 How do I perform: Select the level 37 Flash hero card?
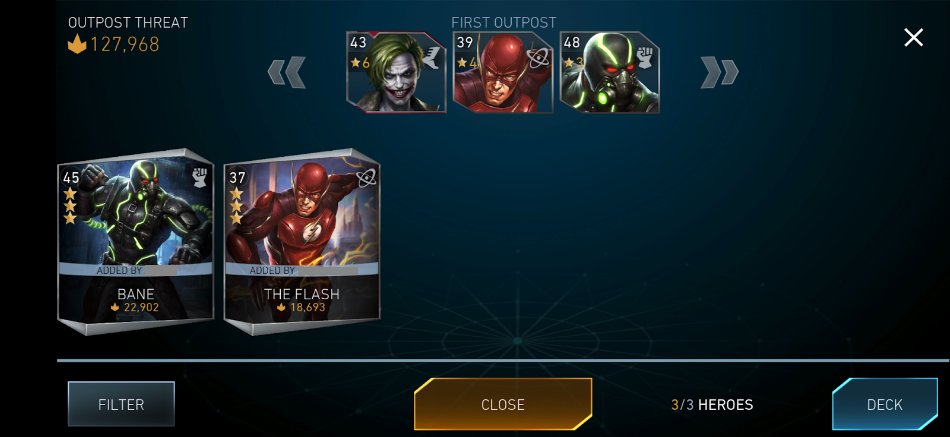click(301, 243)
